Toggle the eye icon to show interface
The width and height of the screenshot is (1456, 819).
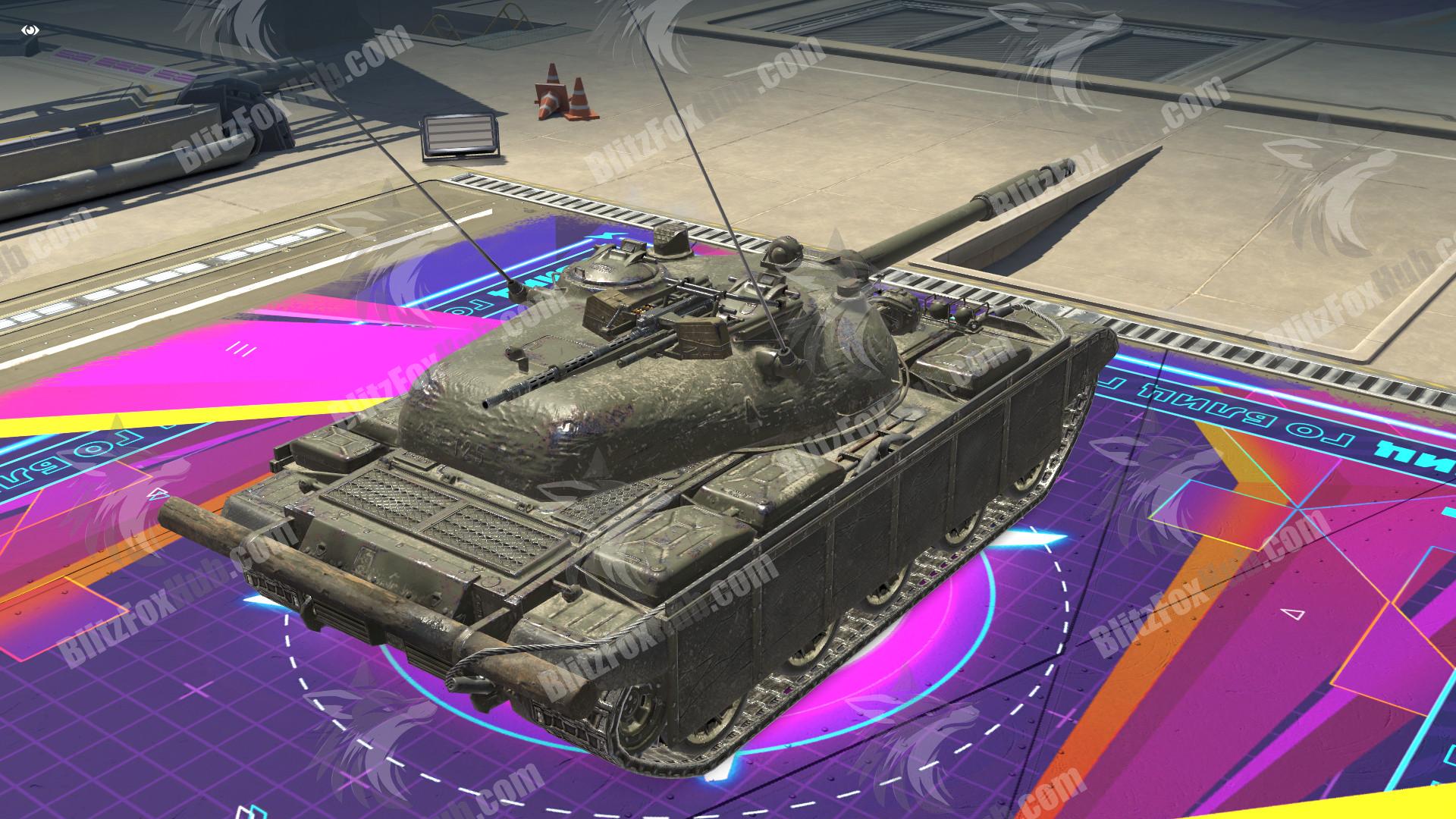coord(30,30)
